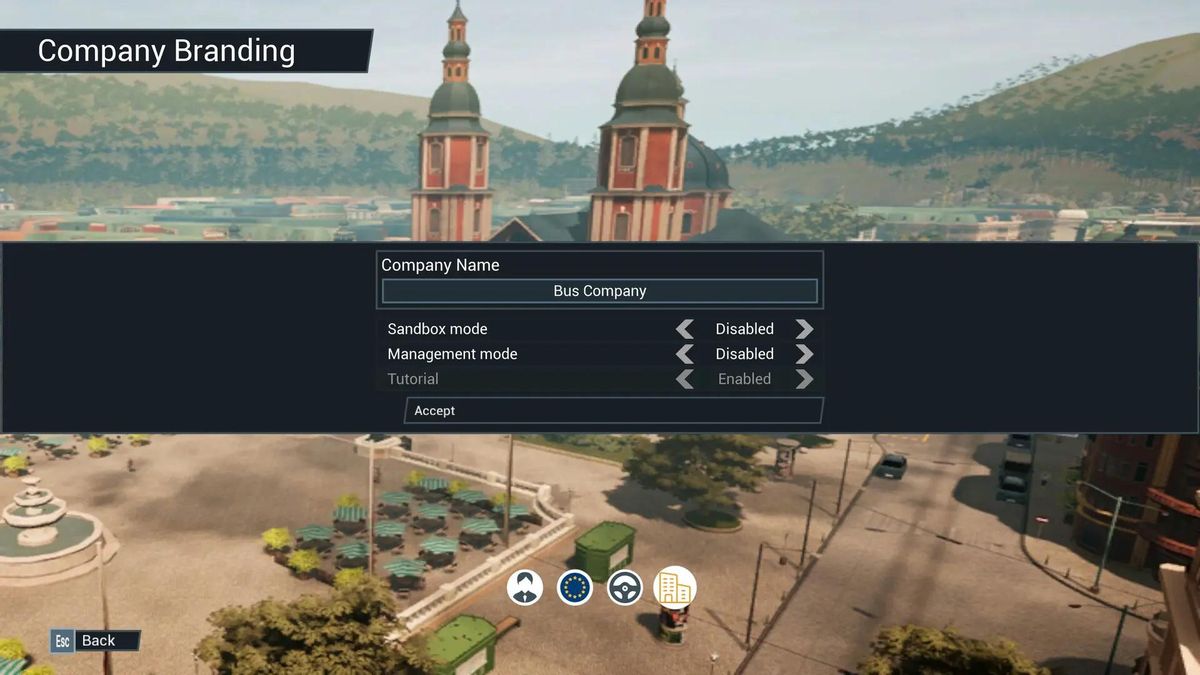Select the European Union flag step icon

click(575, 588)
